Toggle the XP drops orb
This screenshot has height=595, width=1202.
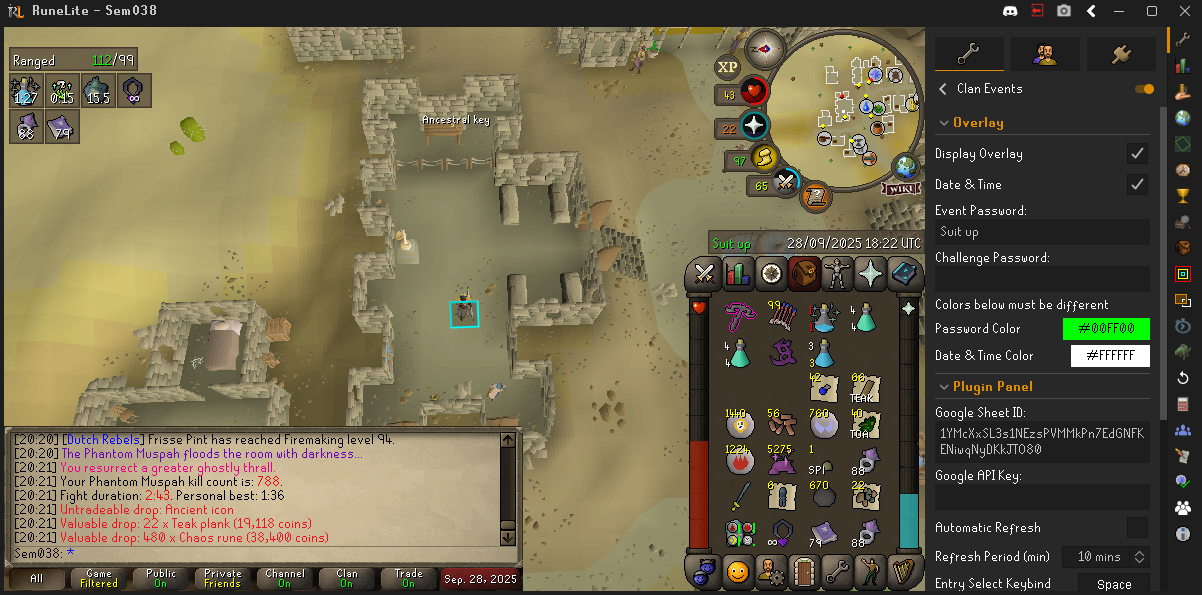pos(727,66)
